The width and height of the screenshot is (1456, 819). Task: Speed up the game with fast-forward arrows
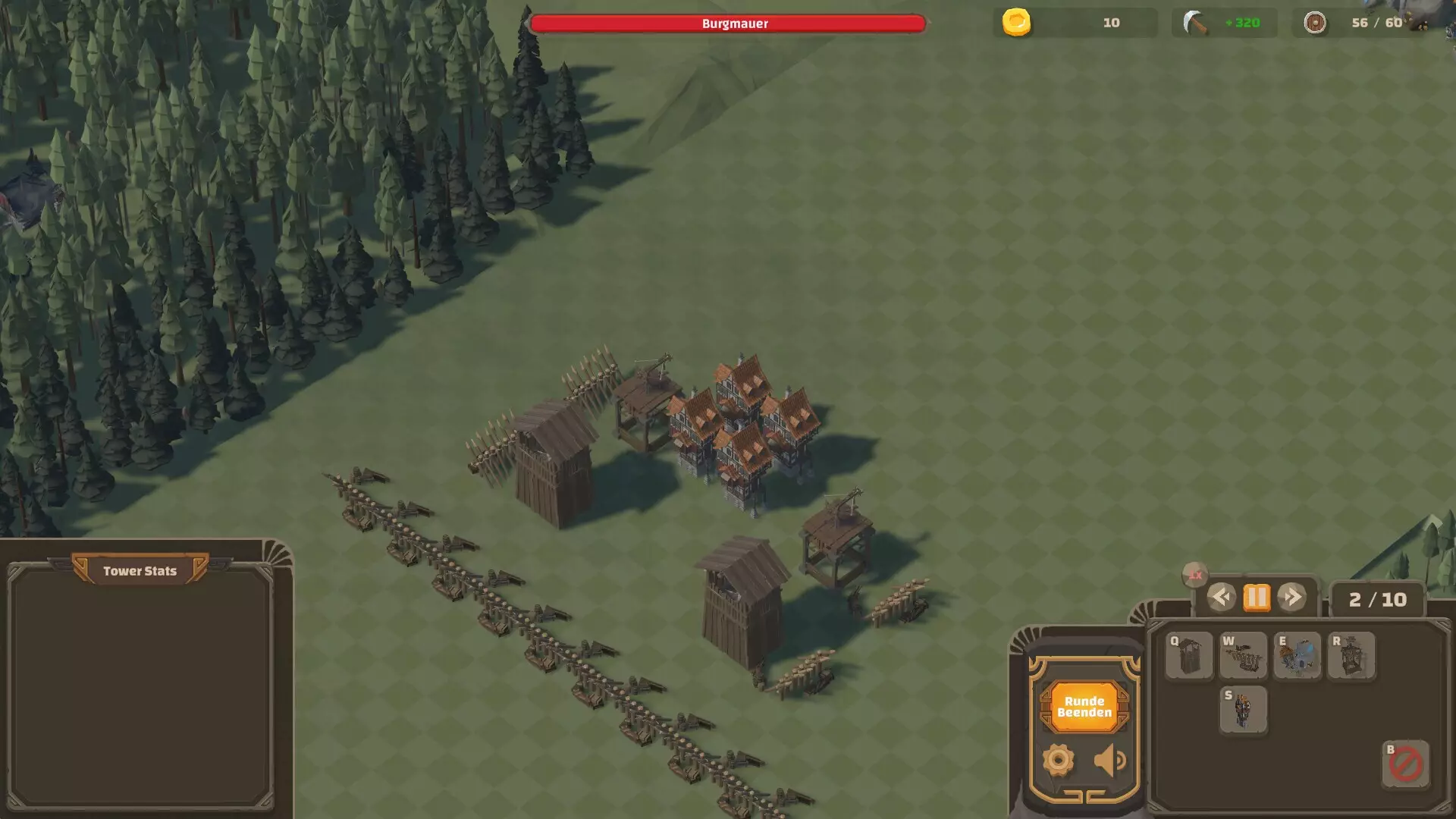coord(1291,598)
